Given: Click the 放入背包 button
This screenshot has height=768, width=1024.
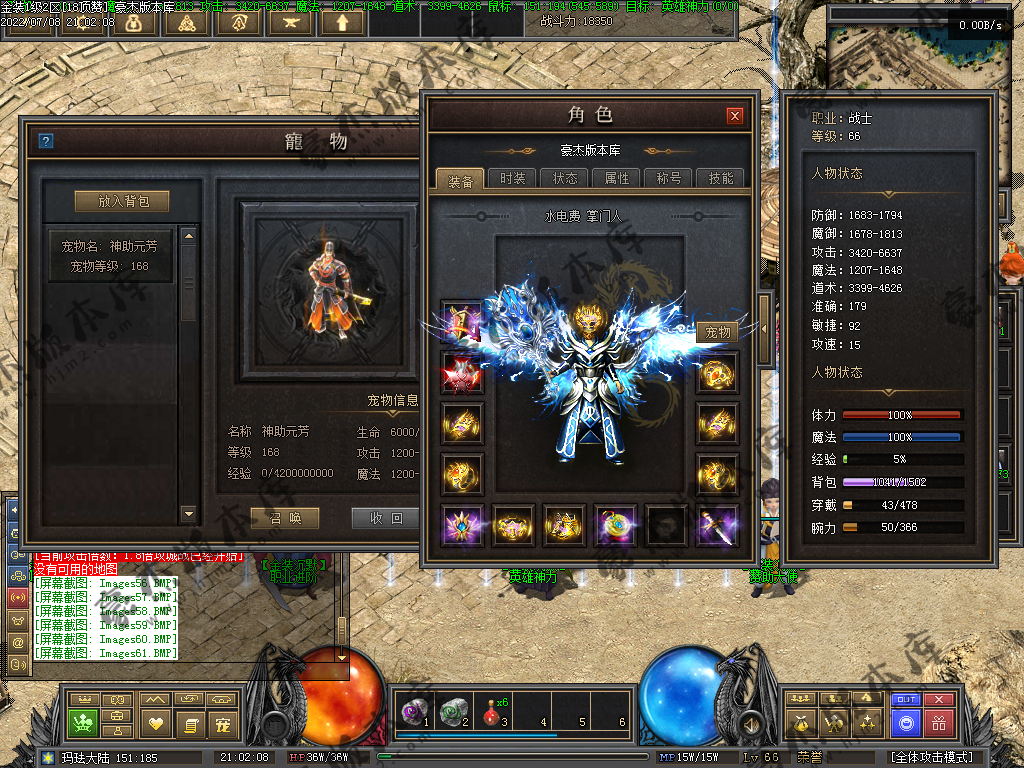Looking at the screenshot, I should (x=123, y=201).
